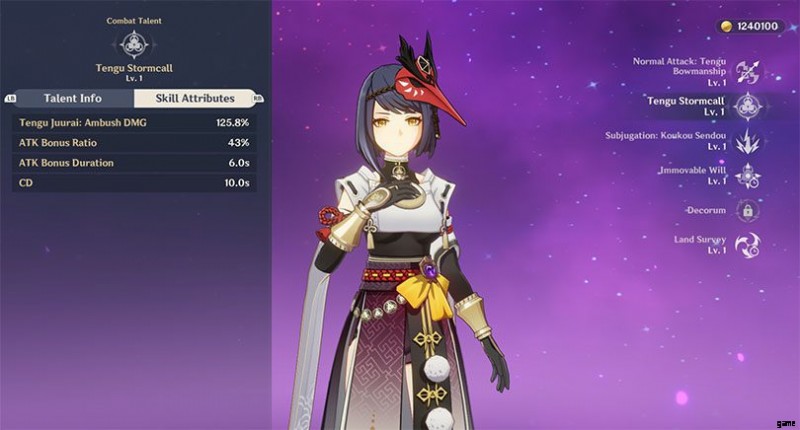Choose the Tengu Stormcall talent icon

click(x=746, y=106)
